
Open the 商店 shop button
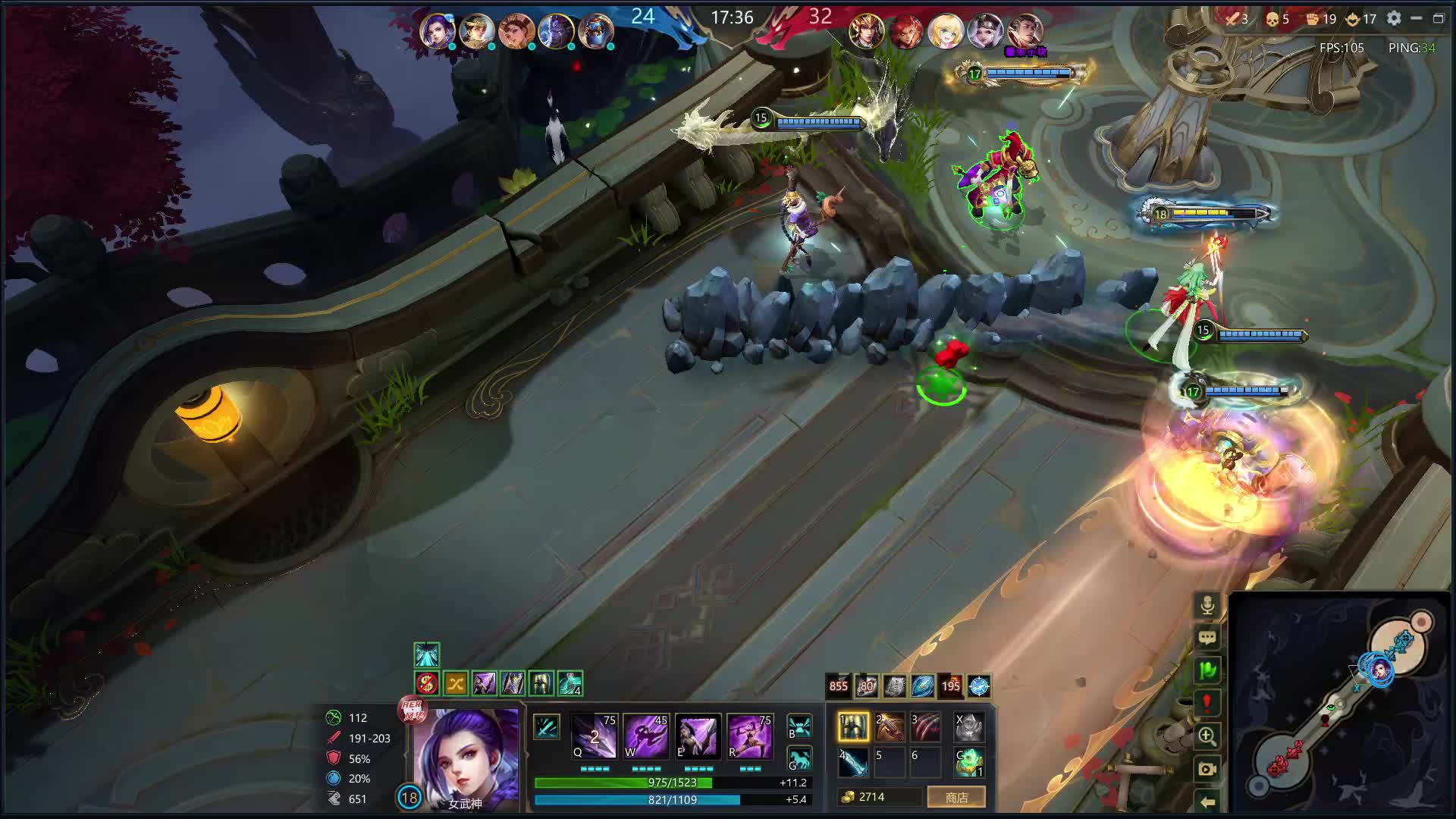956,797
